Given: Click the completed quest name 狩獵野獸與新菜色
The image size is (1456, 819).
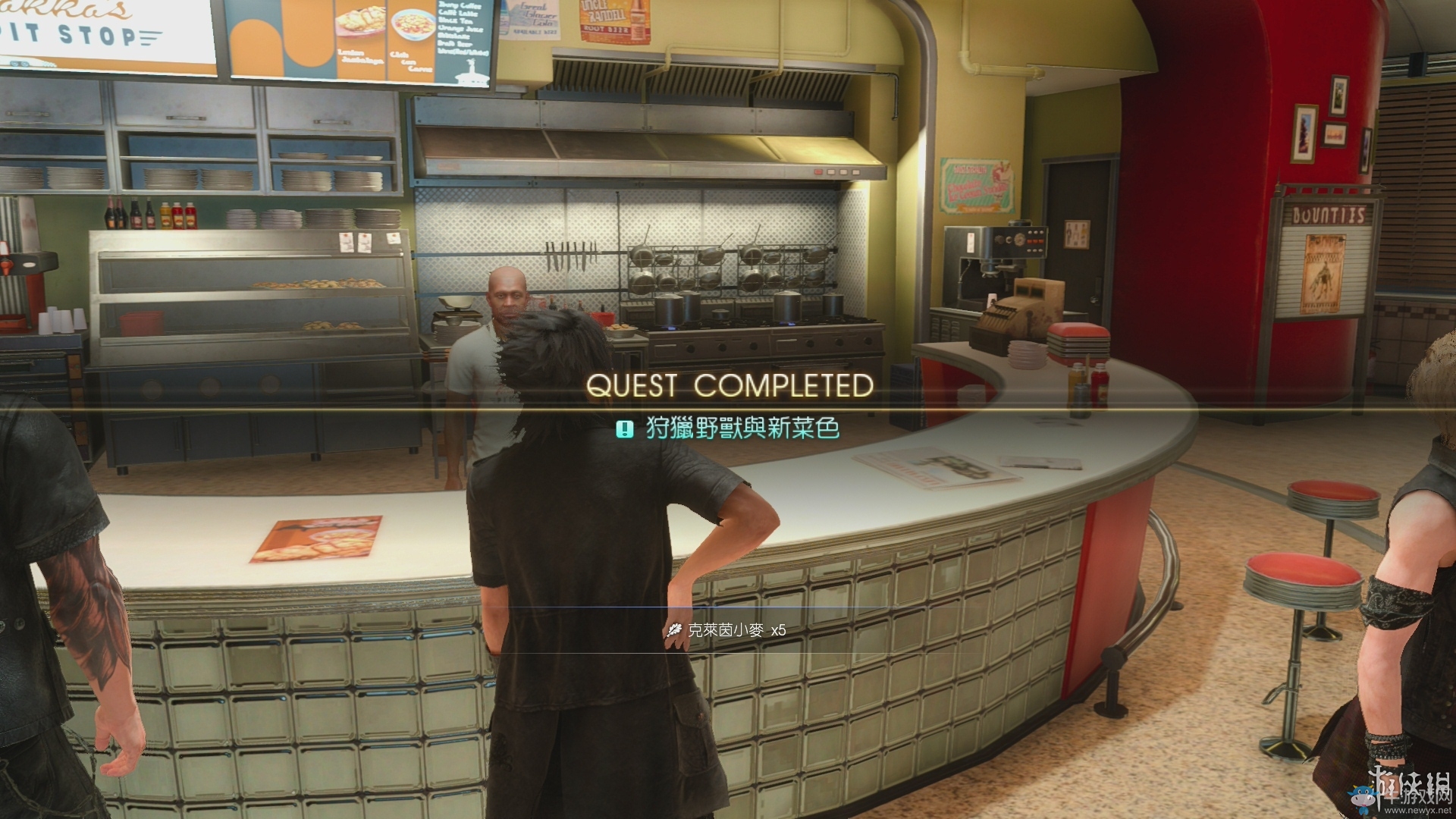Looking at the screenshot, I should [x=742, y=429].
